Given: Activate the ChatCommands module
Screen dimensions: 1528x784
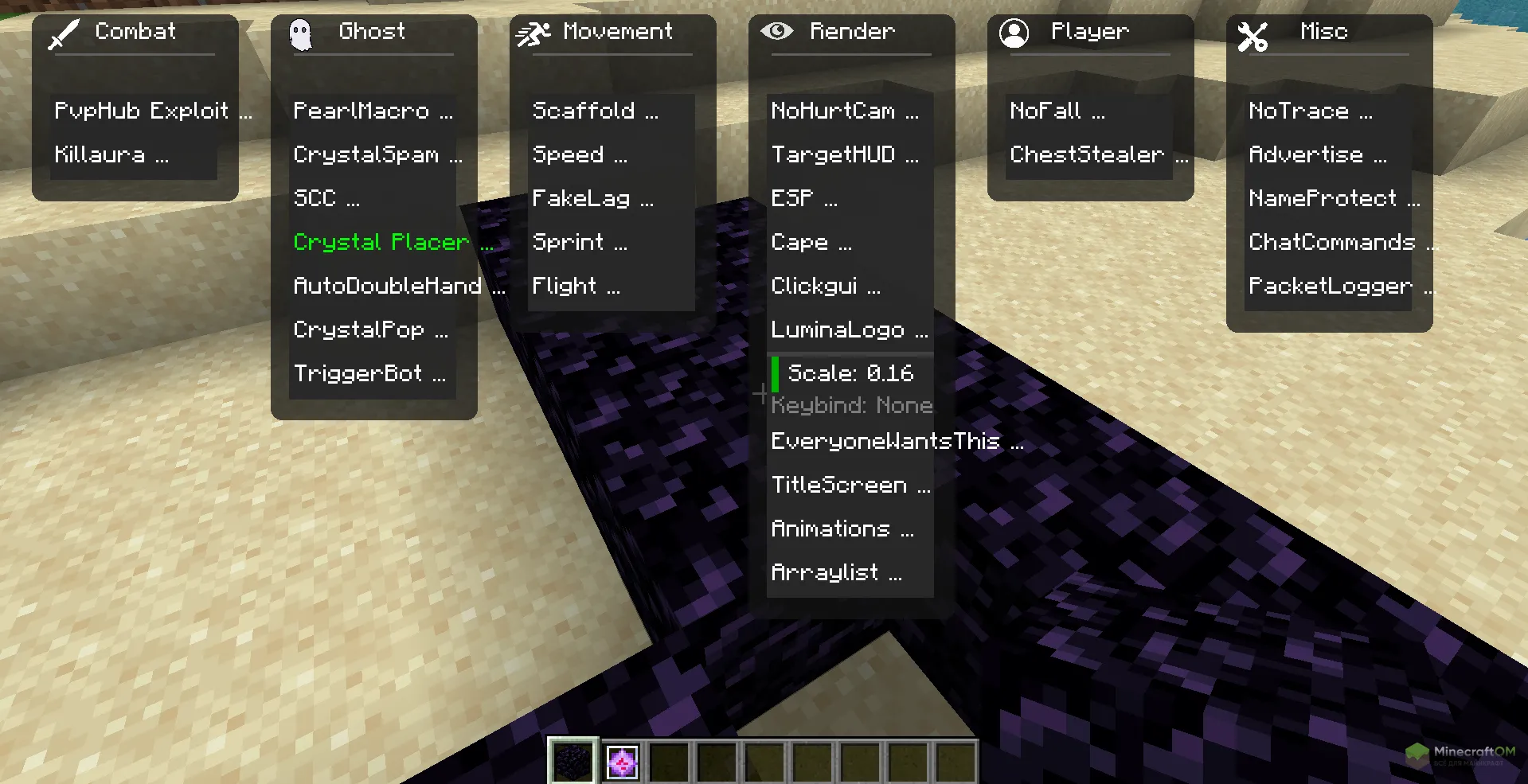Looking at the screenshot, I should pyautogui.click(x=1335, y=241).
